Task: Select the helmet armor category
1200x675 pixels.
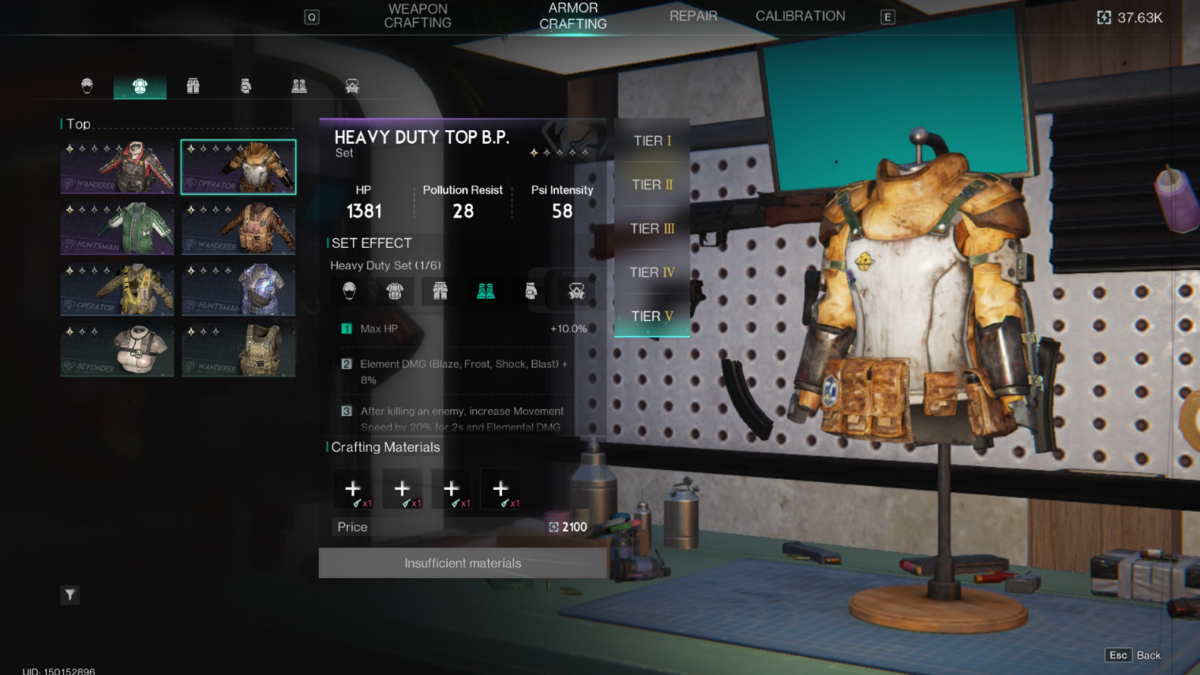Action: point(87,86)
